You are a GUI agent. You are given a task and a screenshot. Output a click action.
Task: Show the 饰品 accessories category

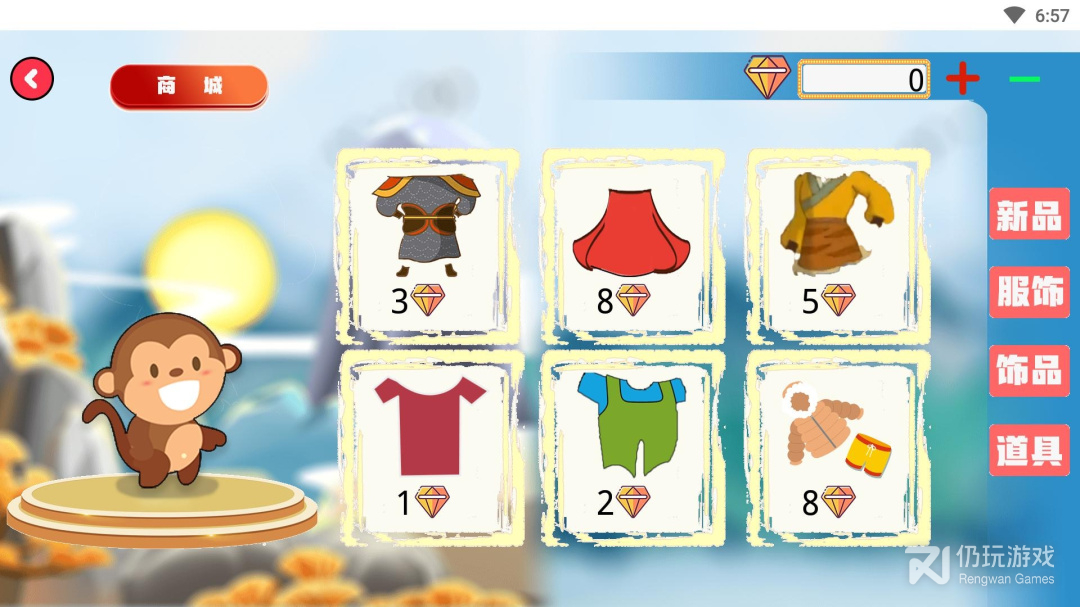pyautogui.click(x=1028, y=371)
